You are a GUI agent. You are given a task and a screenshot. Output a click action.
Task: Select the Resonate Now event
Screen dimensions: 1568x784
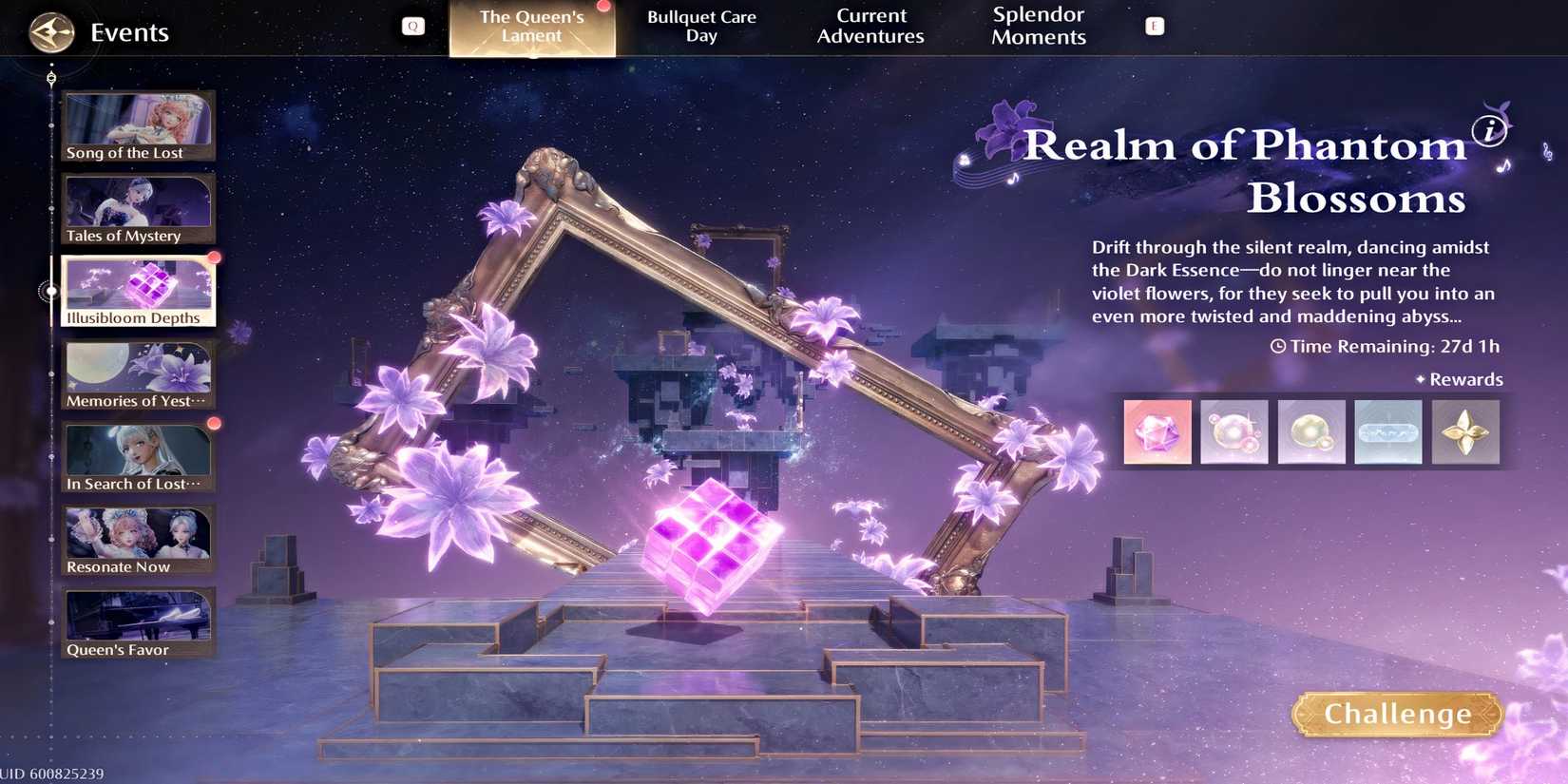pos(138,537)
